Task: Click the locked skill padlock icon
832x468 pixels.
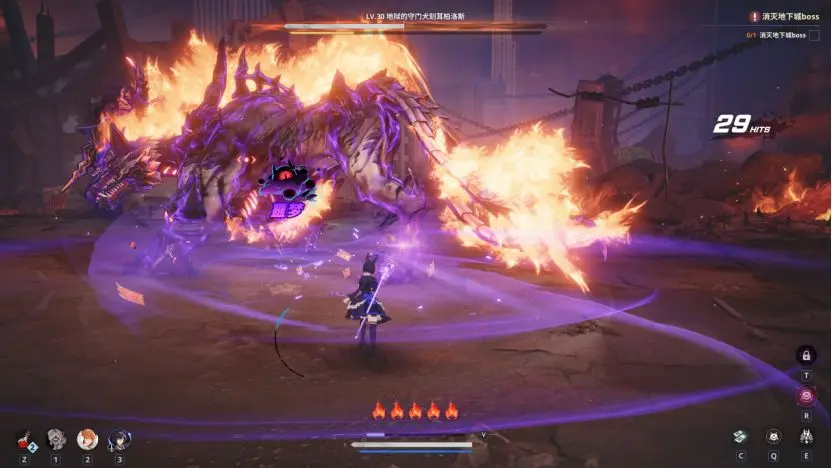Action: 807,355
